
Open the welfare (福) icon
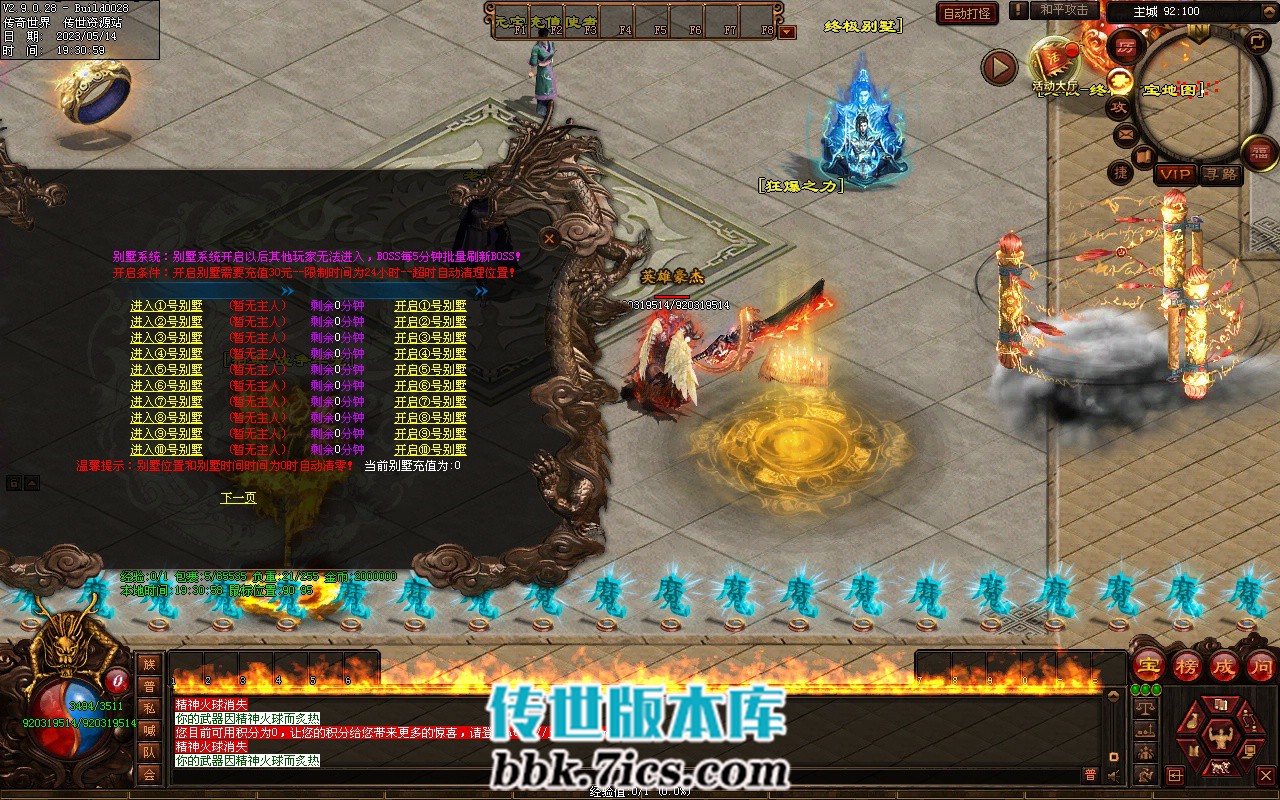1260,152
